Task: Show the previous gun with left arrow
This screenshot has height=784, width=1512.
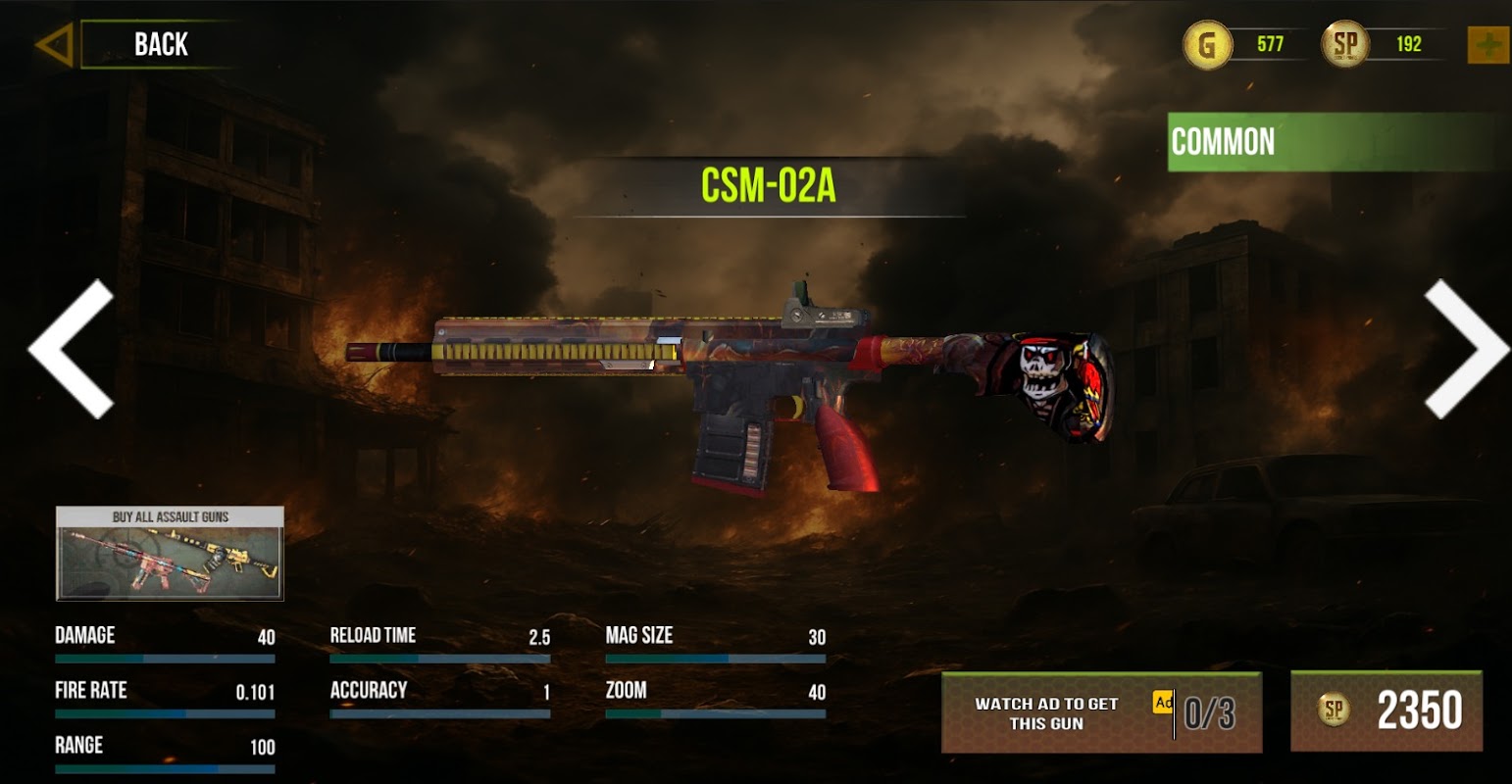Action: pos(74,348)
